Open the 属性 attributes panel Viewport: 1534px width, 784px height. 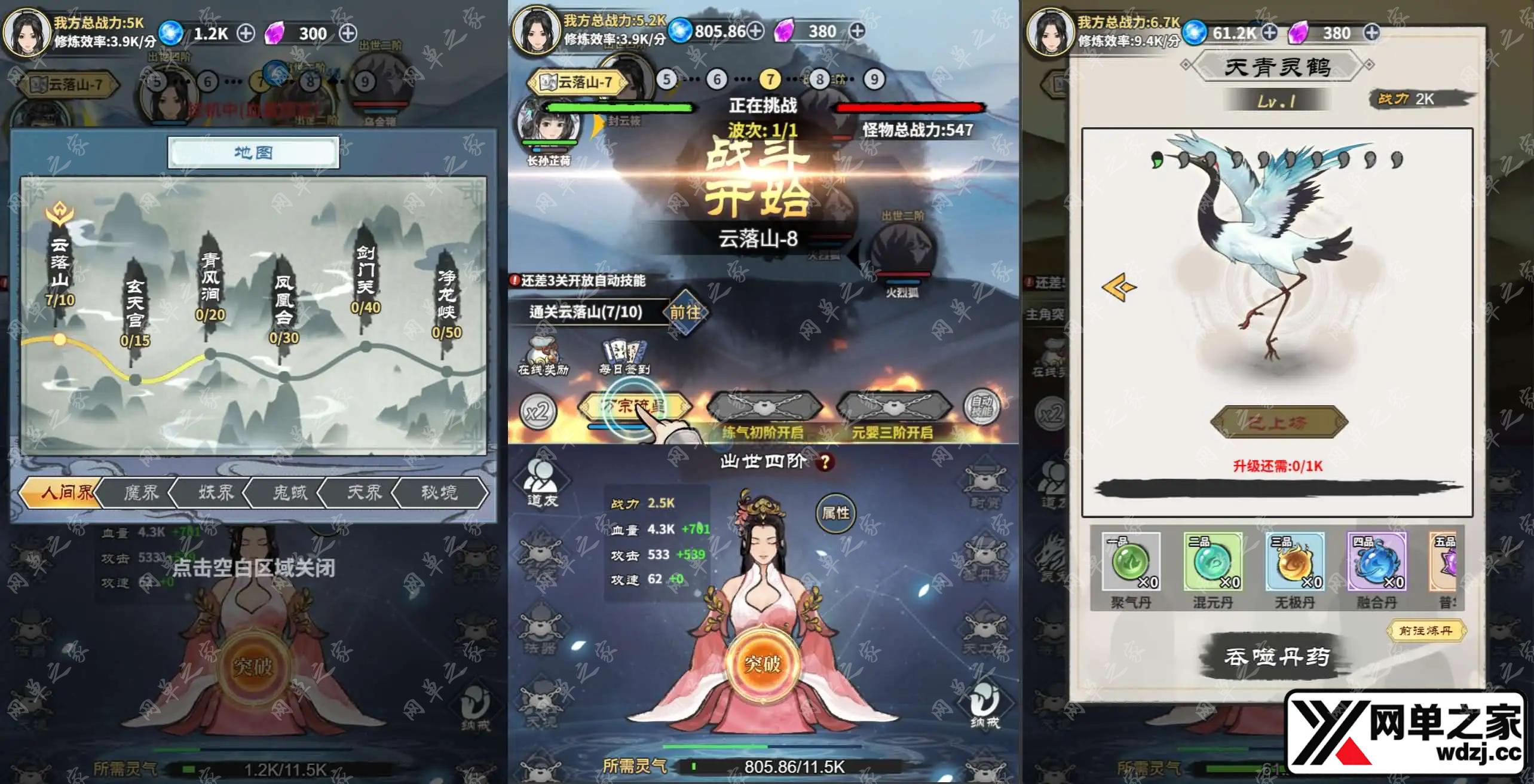point(835,513)
